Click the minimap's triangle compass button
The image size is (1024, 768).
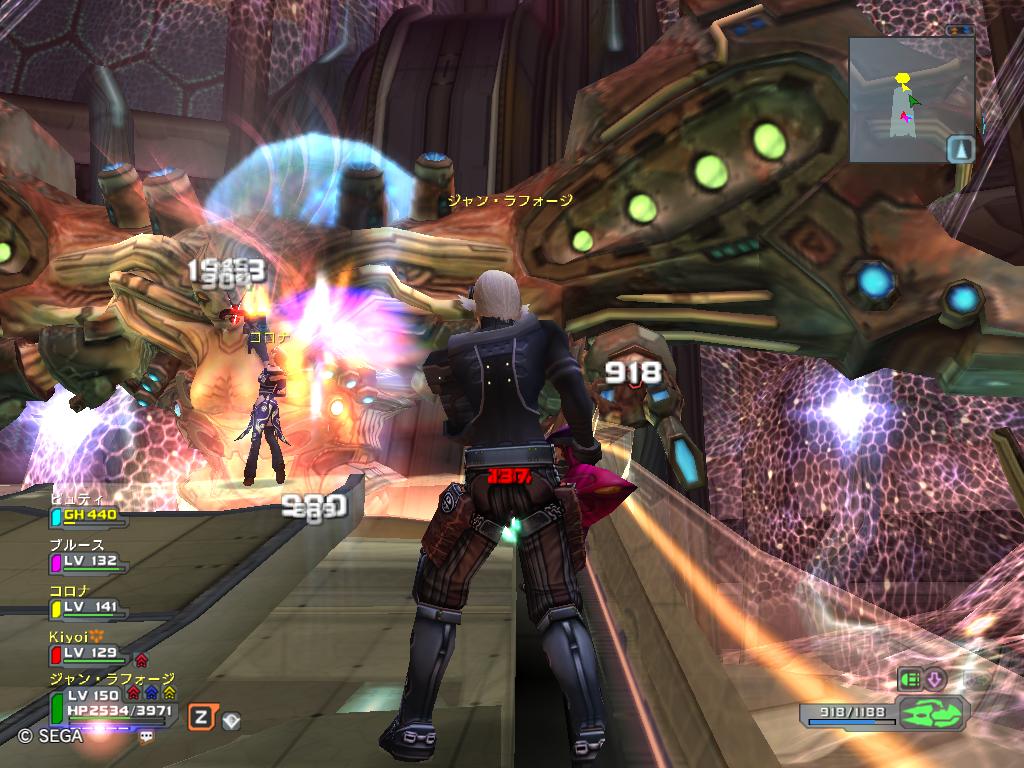coord(960,149)
